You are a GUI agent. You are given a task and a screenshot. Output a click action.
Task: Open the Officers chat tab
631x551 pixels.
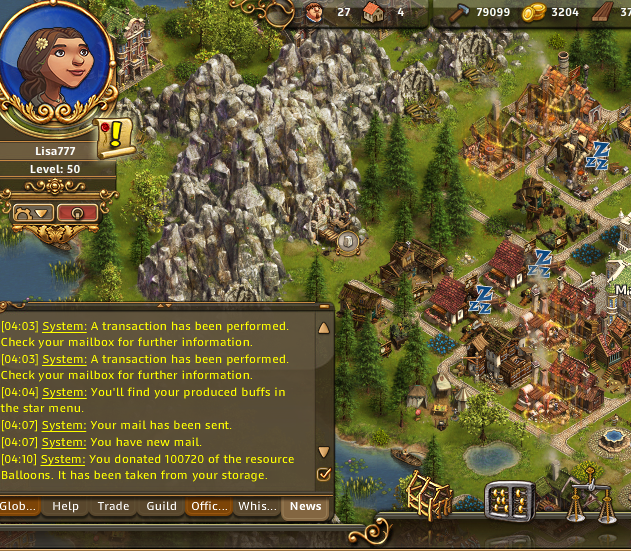click(209, 506)
